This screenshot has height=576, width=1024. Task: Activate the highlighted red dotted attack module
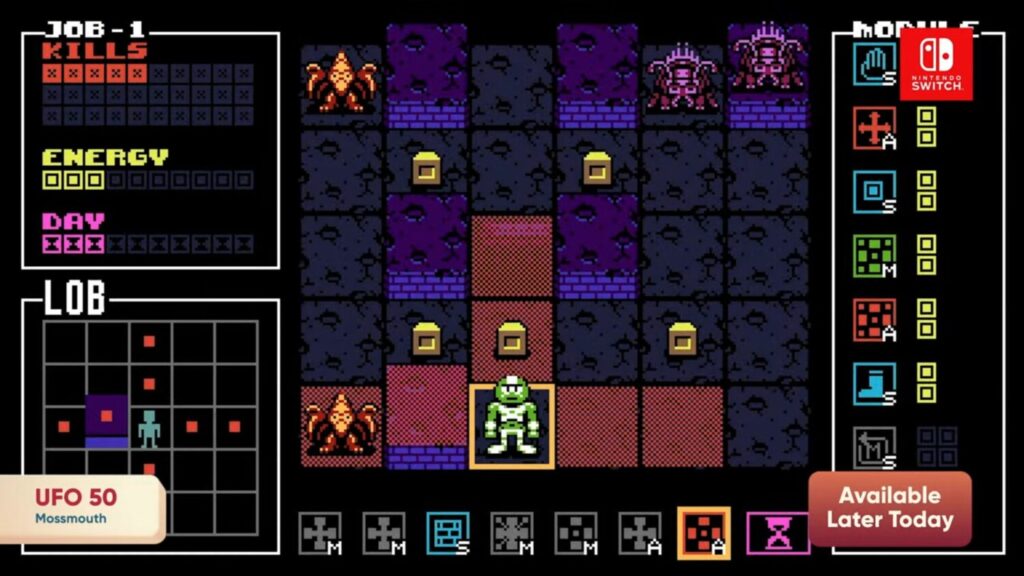(704, 532)
